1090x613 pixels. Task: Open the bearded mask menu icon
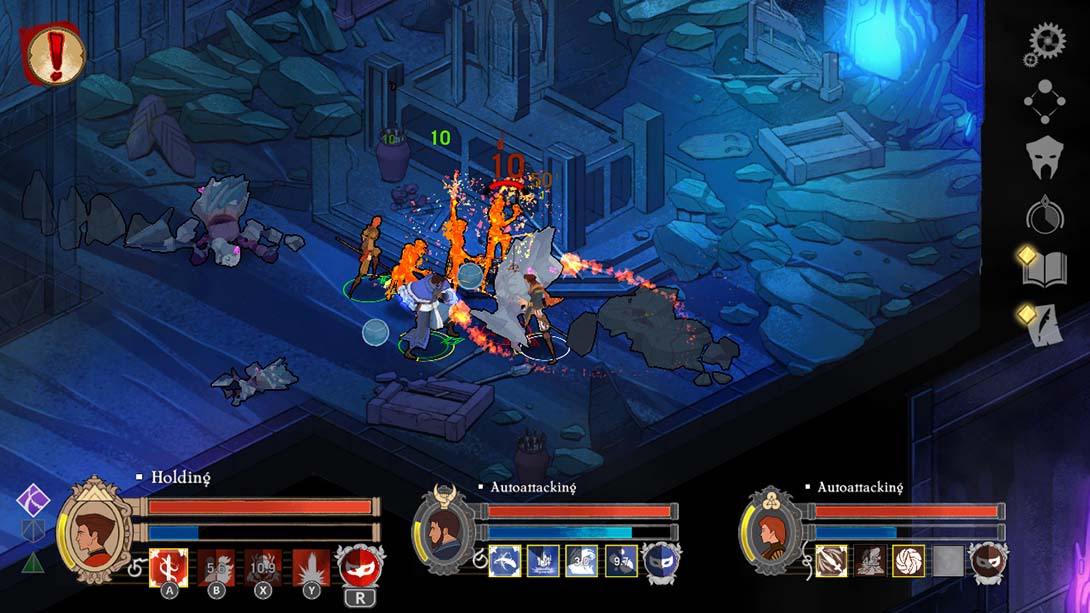[x=1044, y=156]
